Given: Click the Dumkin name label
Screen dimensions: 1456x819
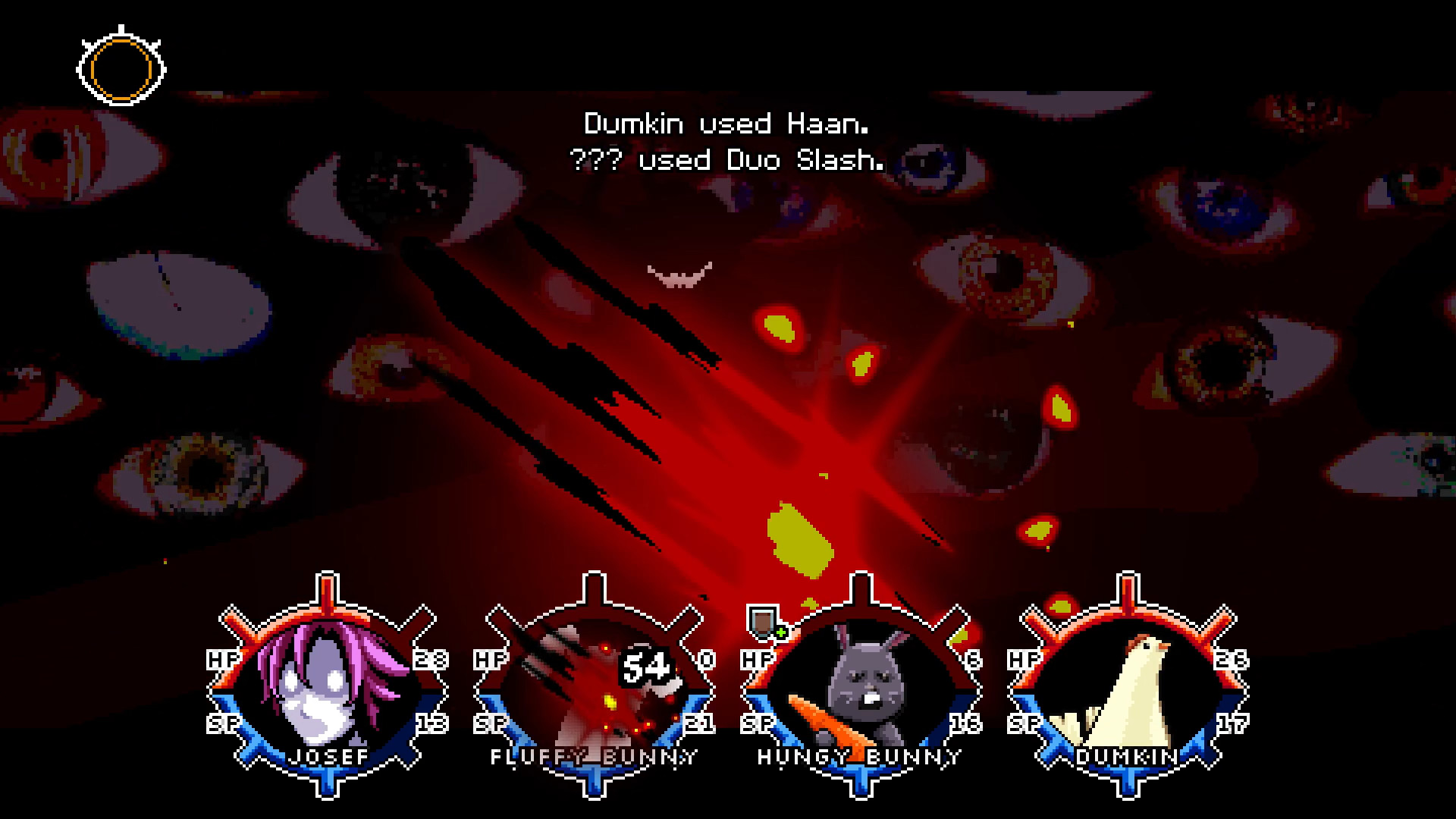Looking at the screenshot, I should [x=1125, y=756].
